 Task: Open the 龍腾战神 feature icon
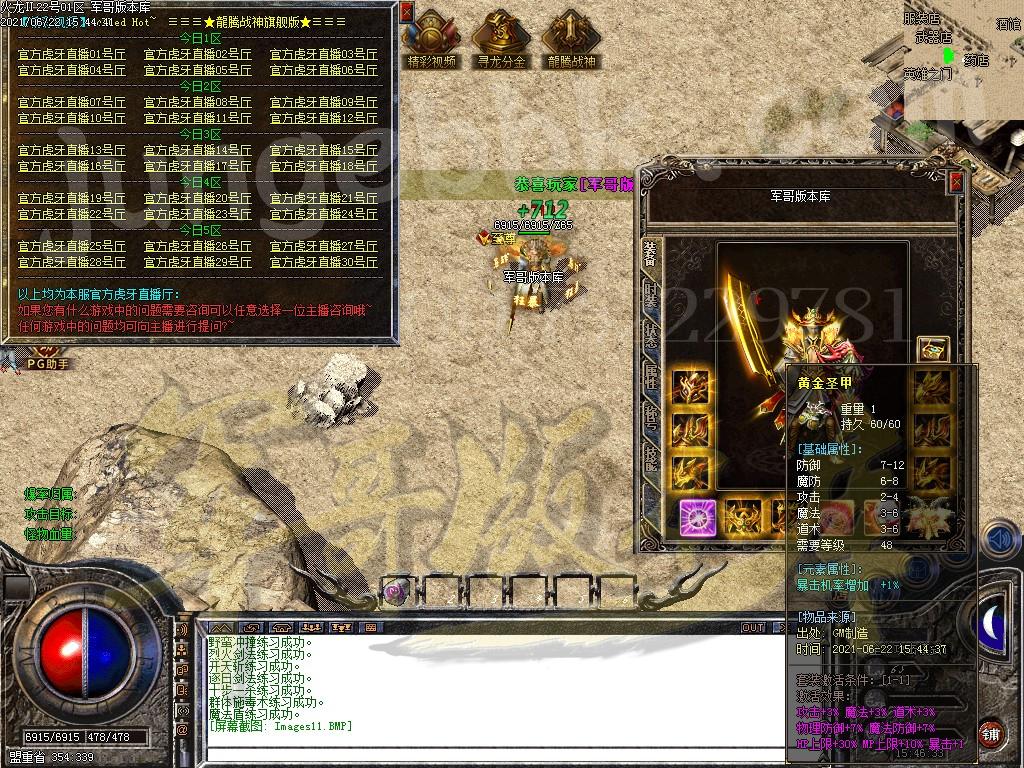point(571,38)
